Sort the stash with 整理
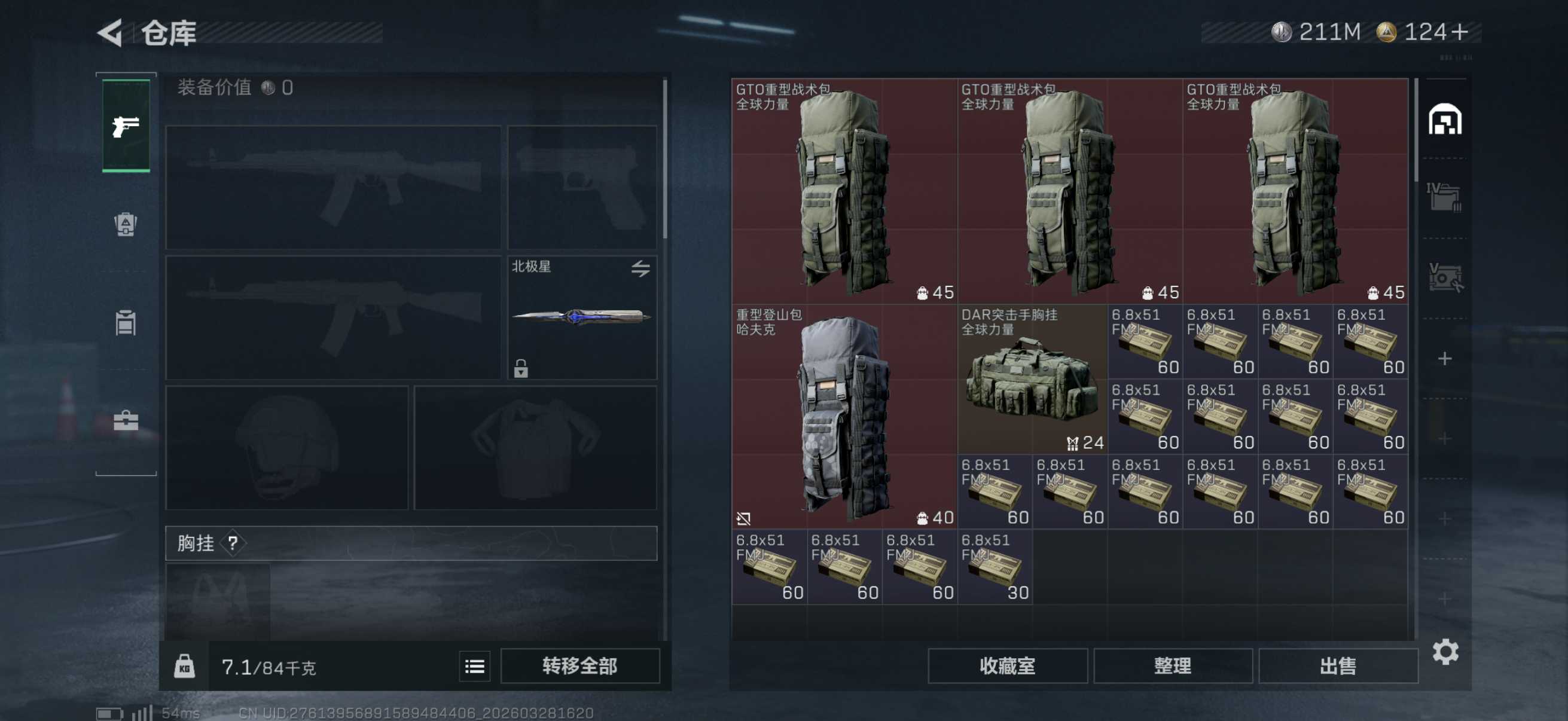 coord(1172,665)
